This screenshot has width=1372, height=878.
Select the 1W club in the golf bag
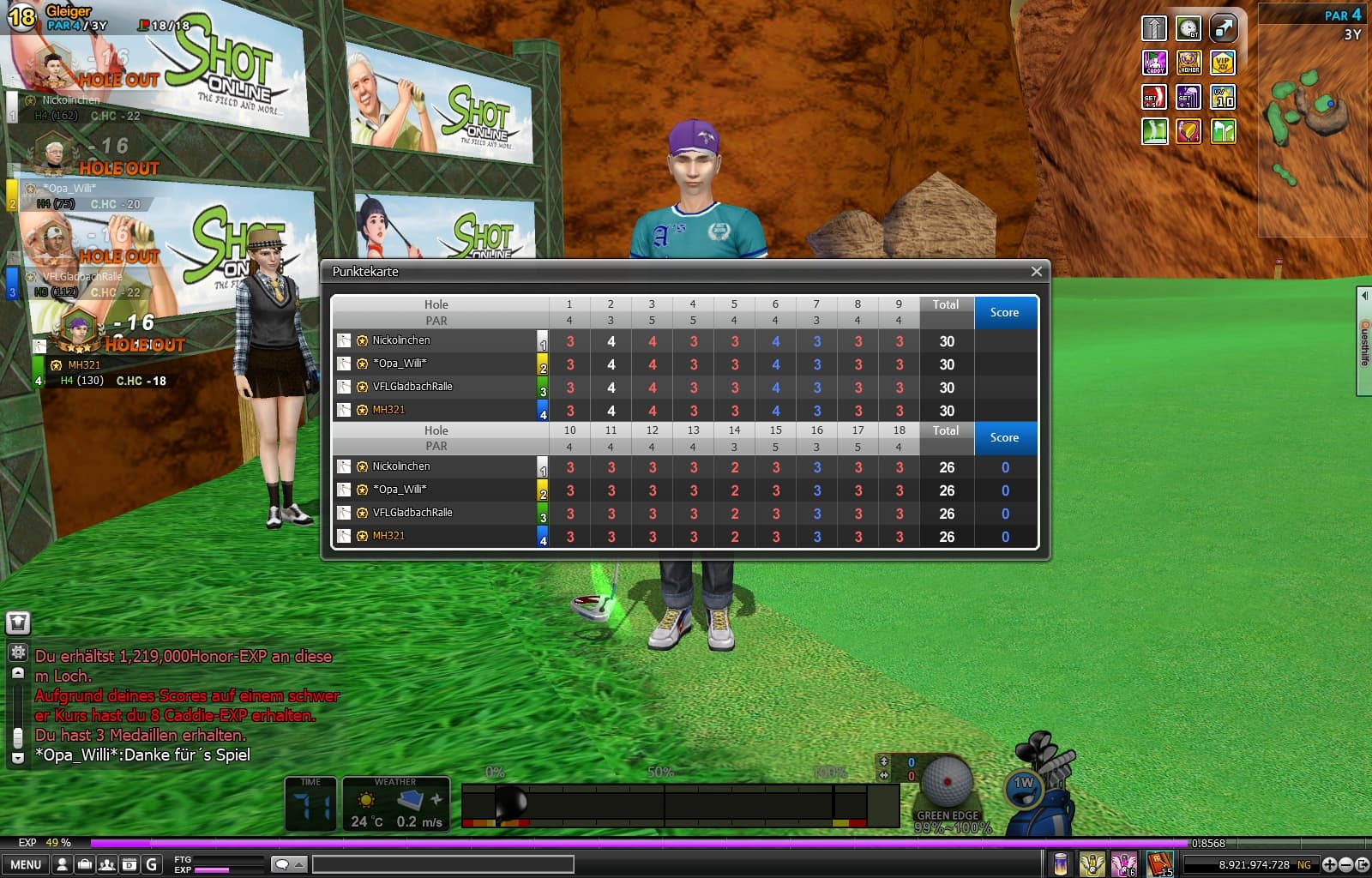click(x=1025, y=787)
